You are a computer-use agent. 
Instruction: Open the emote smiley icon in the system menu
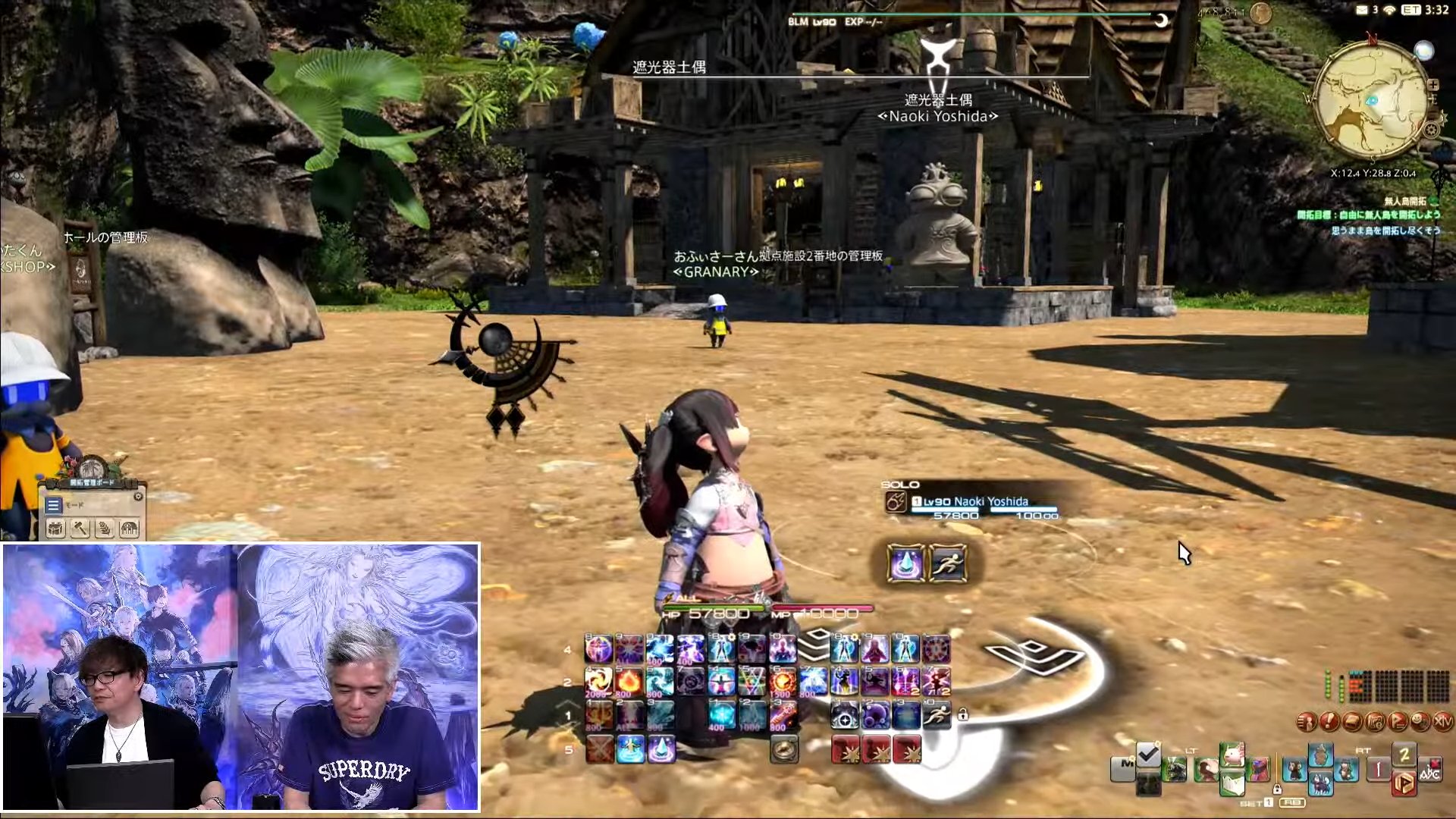click(1420, 721)
